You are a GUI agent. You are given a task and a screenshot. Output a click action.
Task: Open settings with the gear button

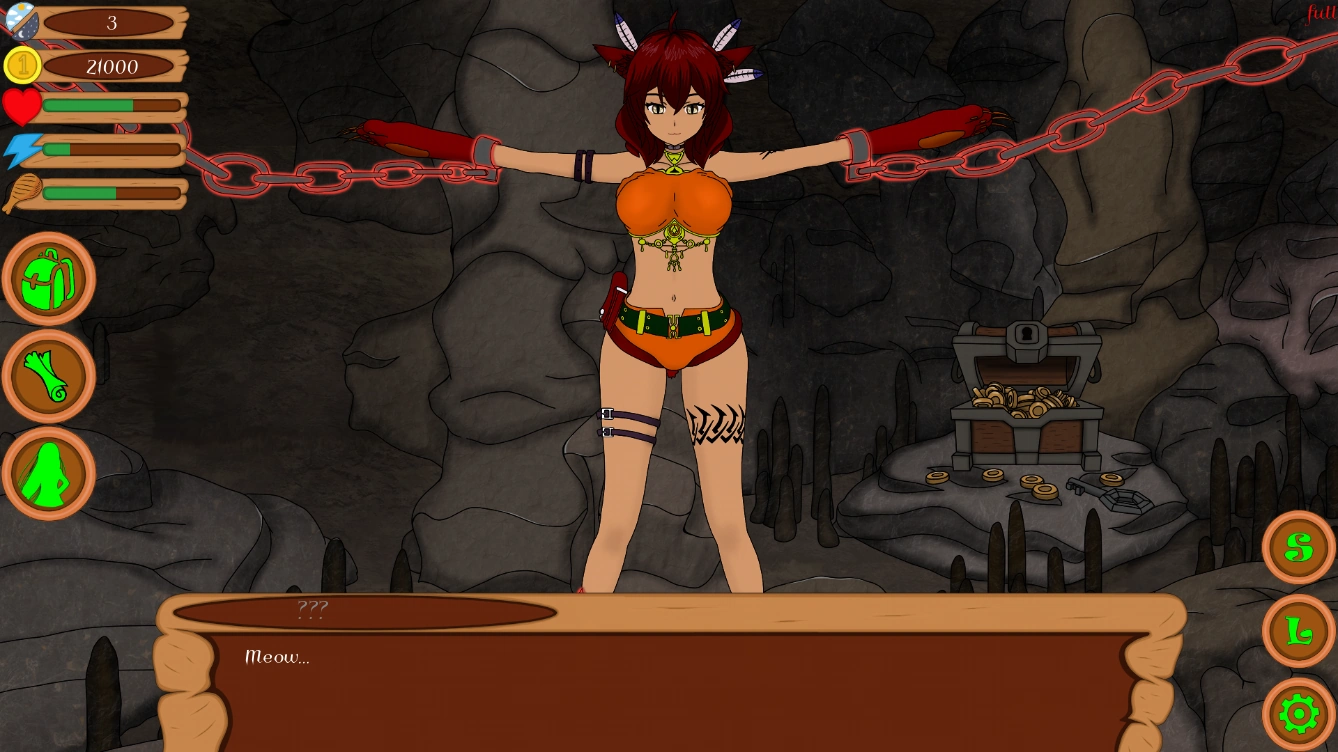[1298, 714]
